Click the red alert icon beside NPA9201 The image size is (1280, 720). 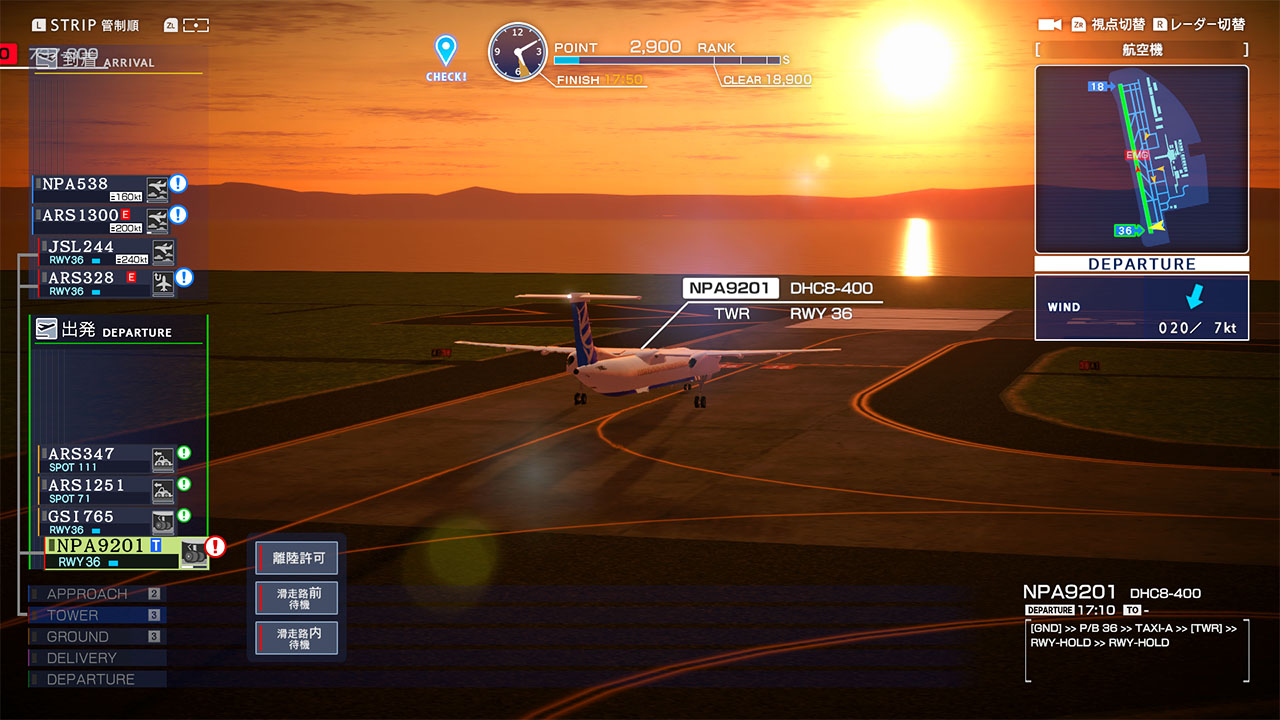click(x=216, y=547)
